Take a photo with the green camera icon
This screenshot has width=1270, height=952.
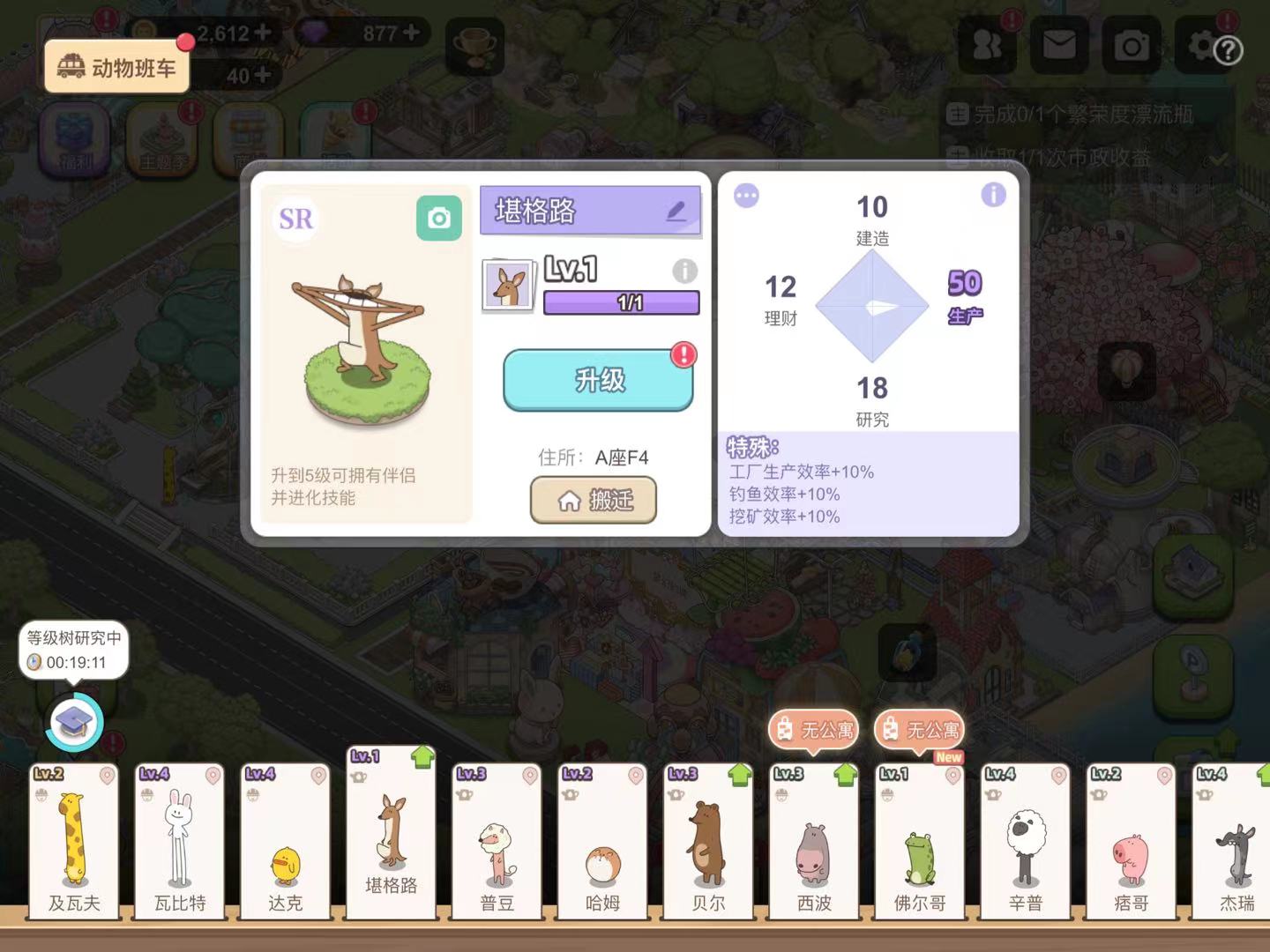[x=439, y=218]
